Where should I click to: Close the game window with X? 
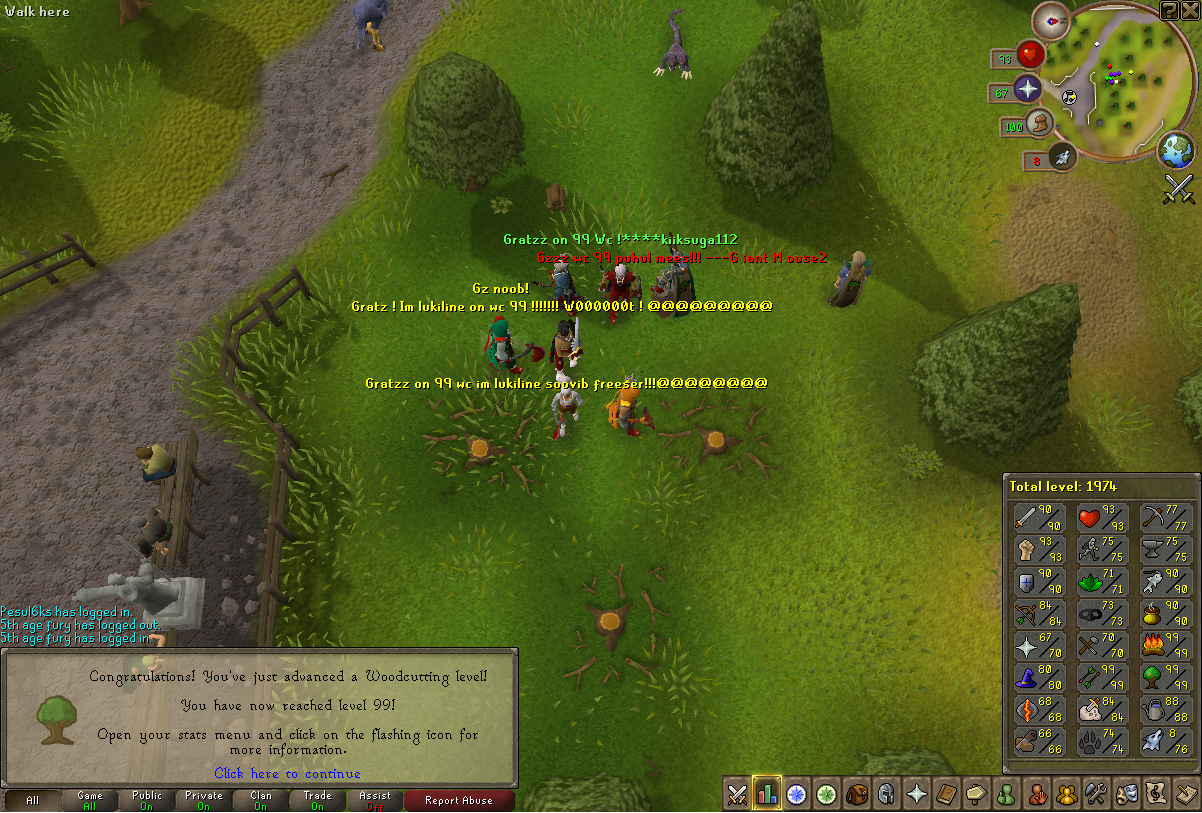point(1190,10)
